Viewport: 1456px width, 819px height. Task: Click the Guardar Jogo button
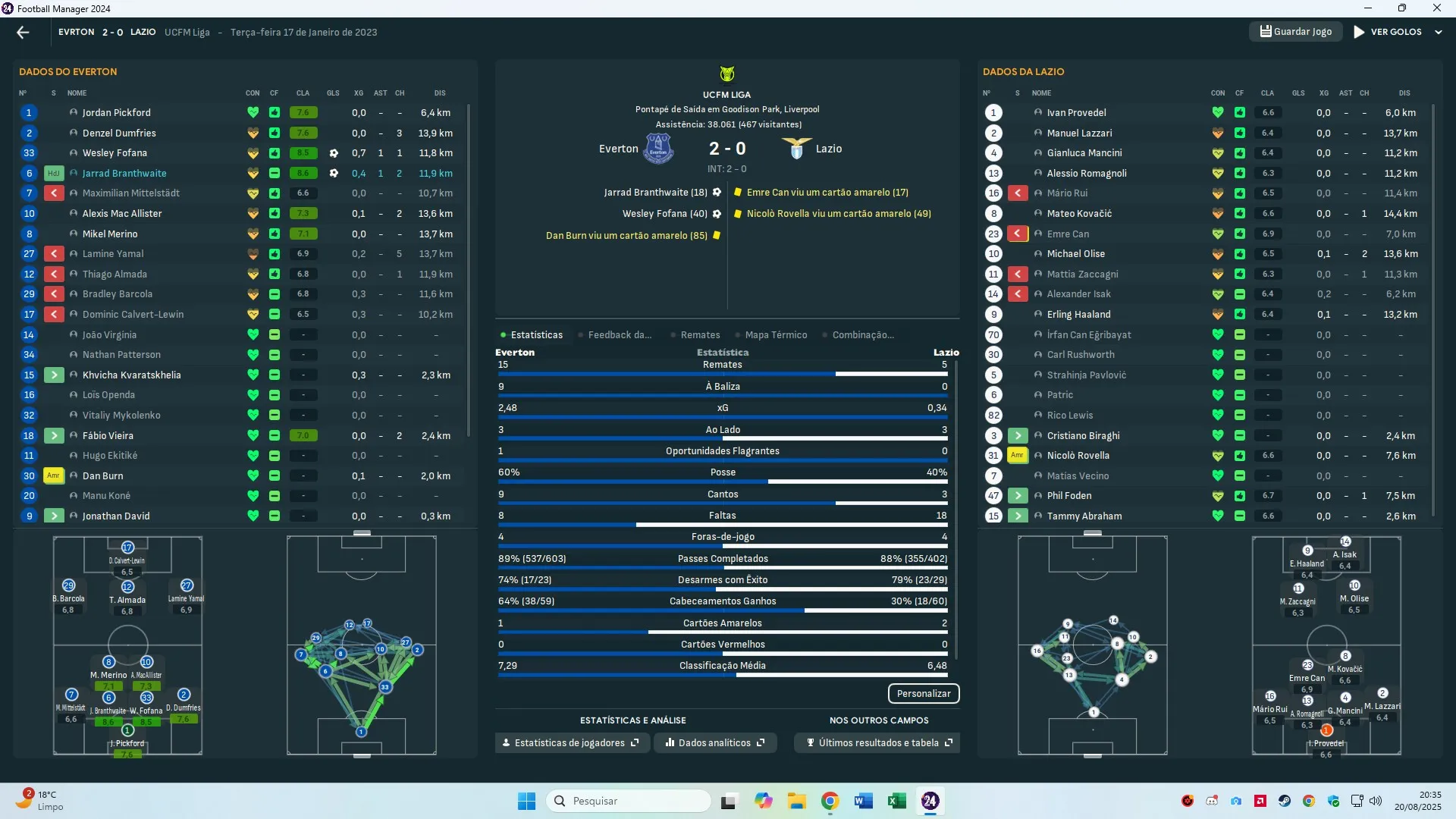pos(1295,32)
